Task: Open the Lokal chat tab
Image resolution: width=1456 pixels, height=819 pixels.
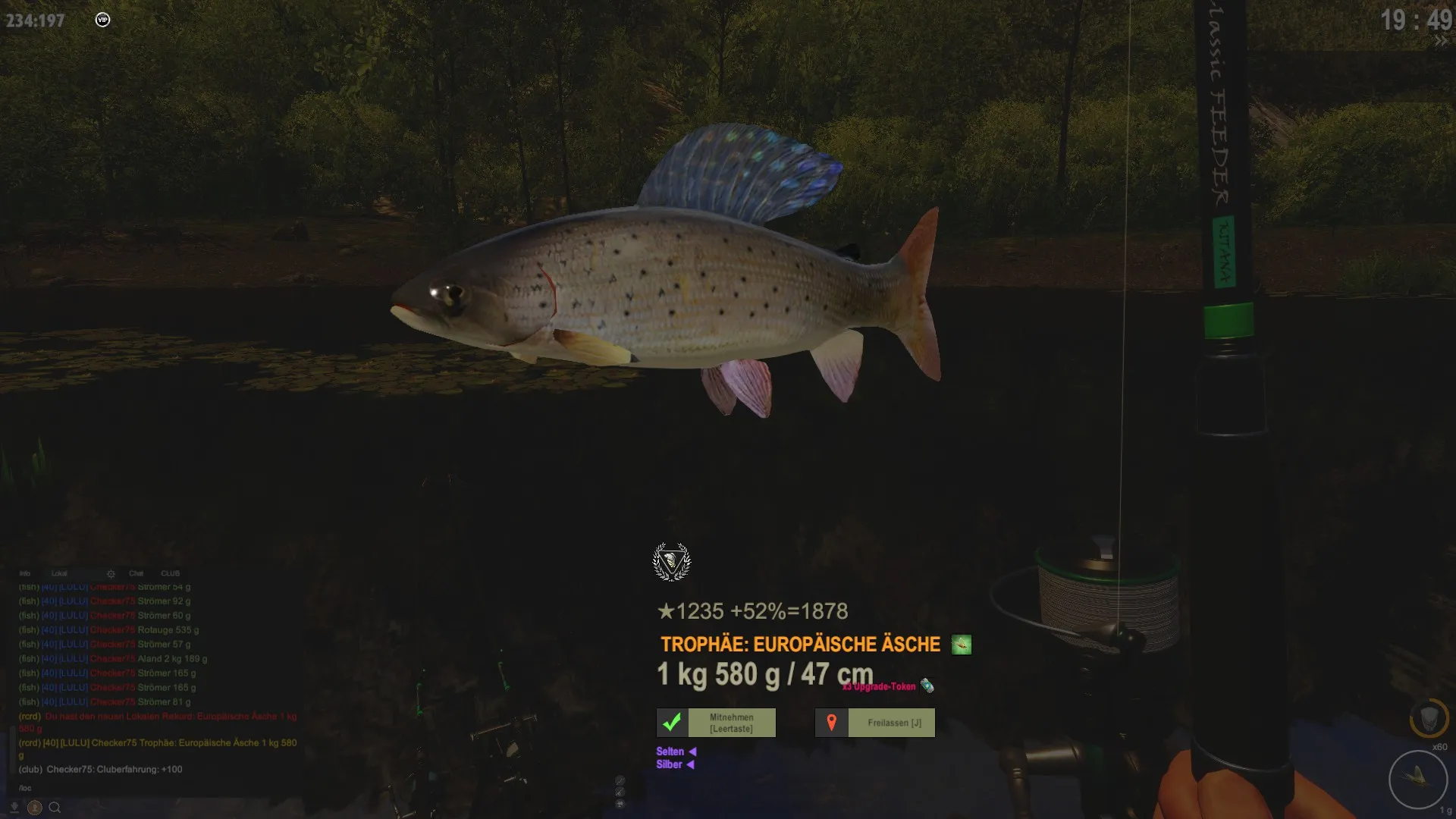Action: (59, 573)
